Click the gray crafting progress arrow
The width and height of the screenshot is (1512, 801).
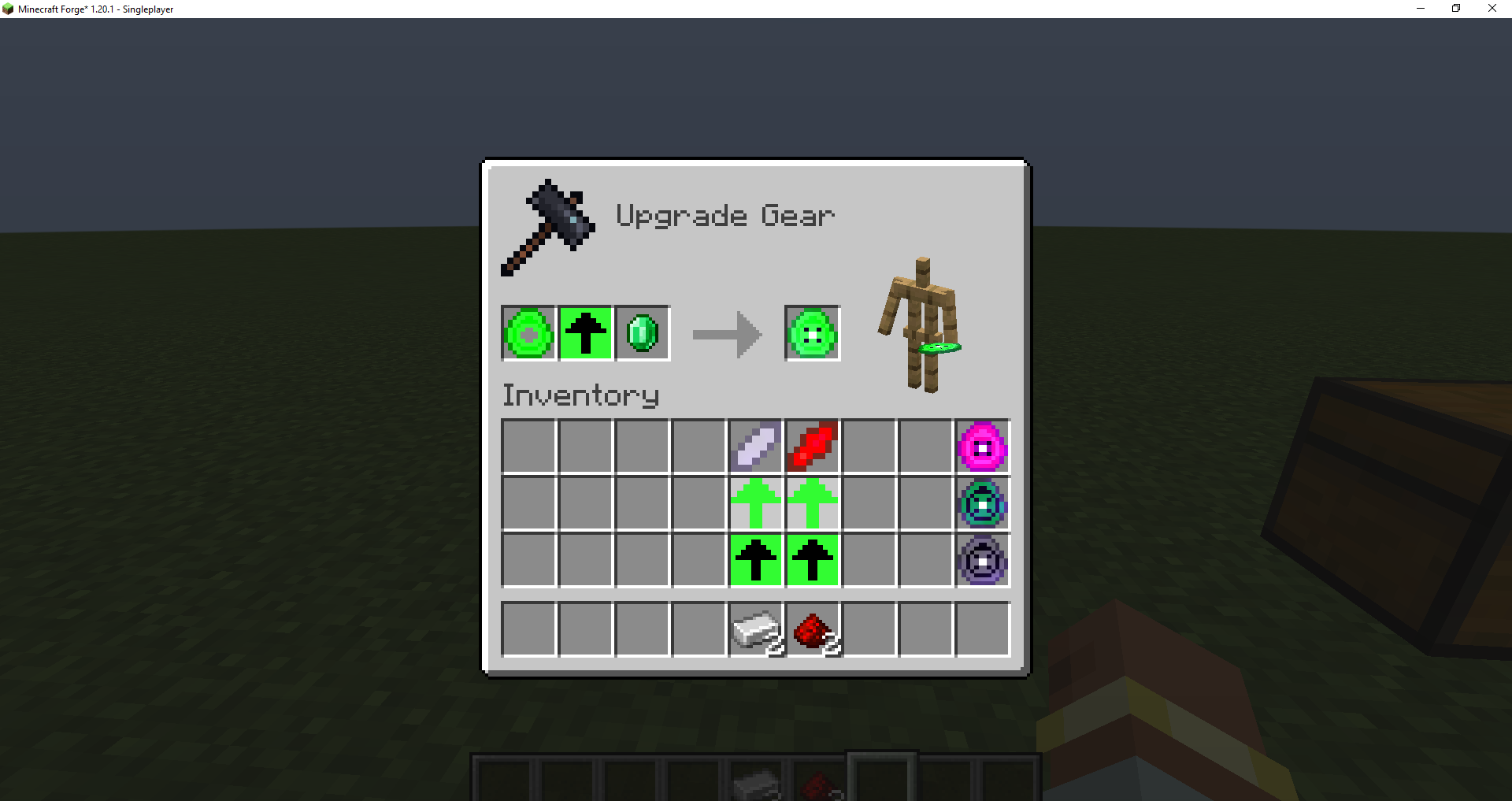click(x=725, y=332)
